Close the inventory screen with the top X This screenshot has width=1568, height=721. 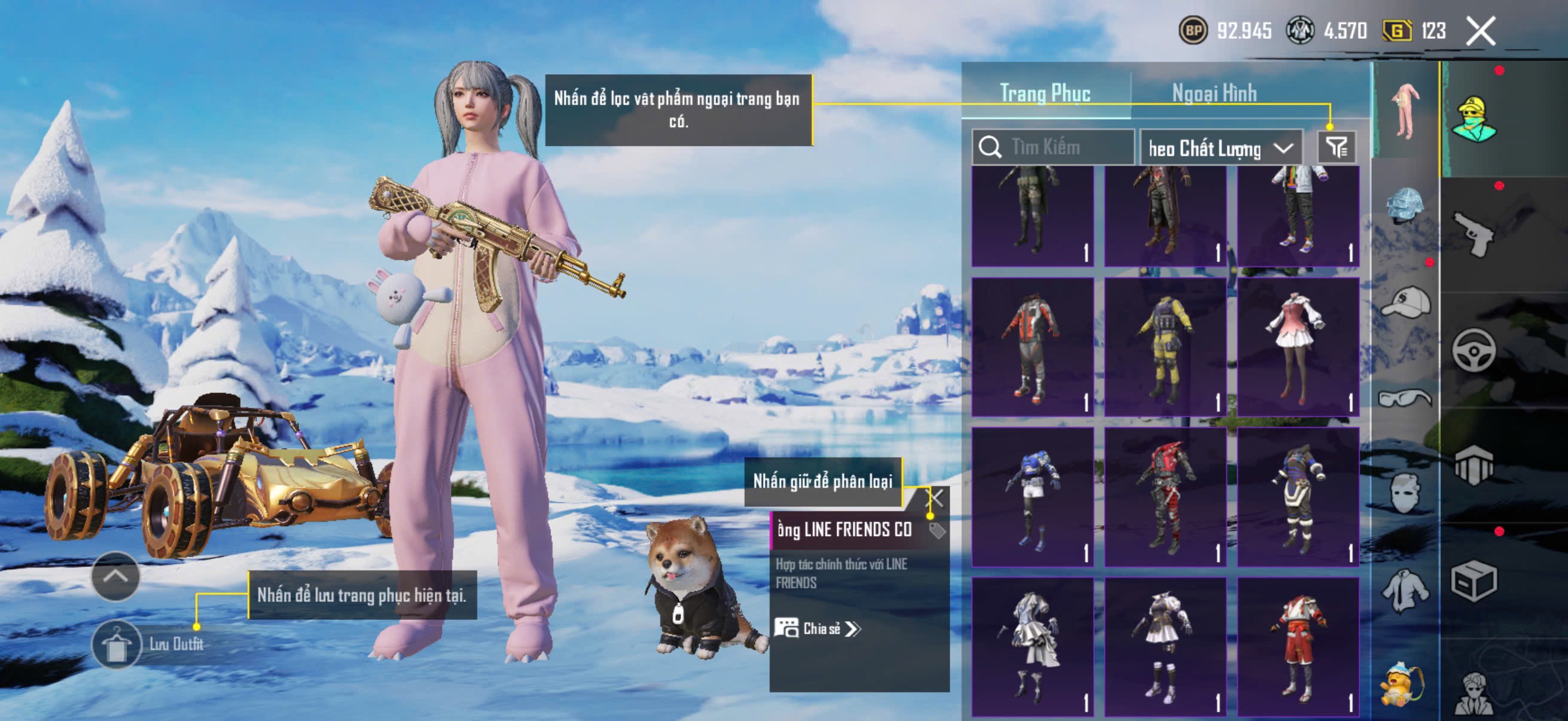tap(1480, 31)
